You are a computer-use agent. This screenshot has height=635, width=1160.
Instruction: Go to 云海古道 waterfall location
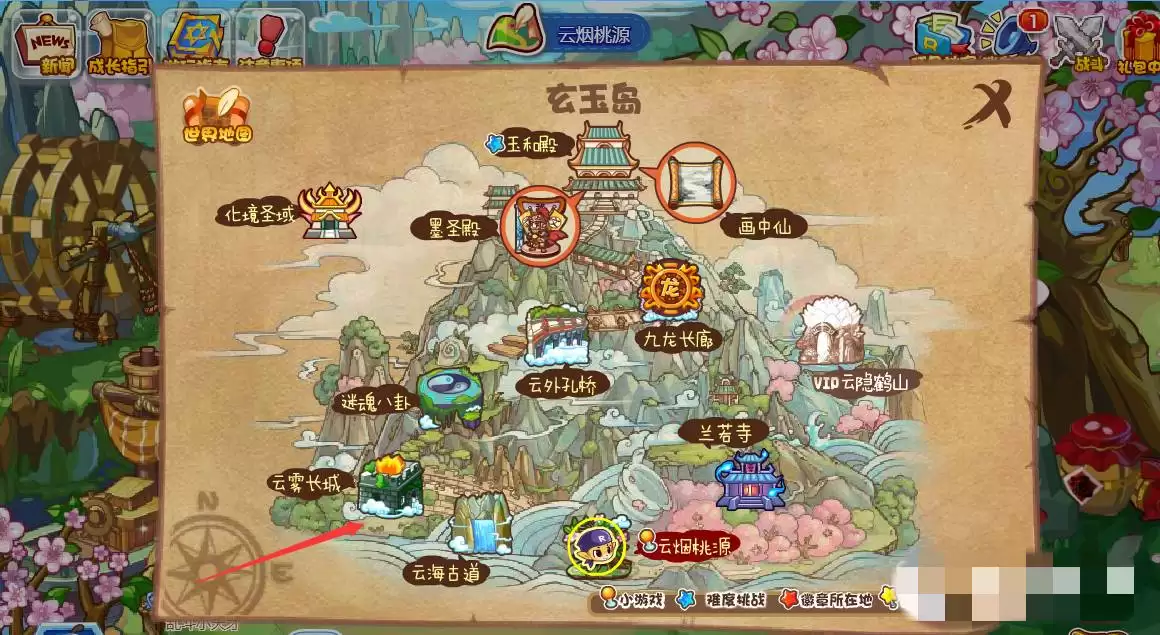(478, 527)
